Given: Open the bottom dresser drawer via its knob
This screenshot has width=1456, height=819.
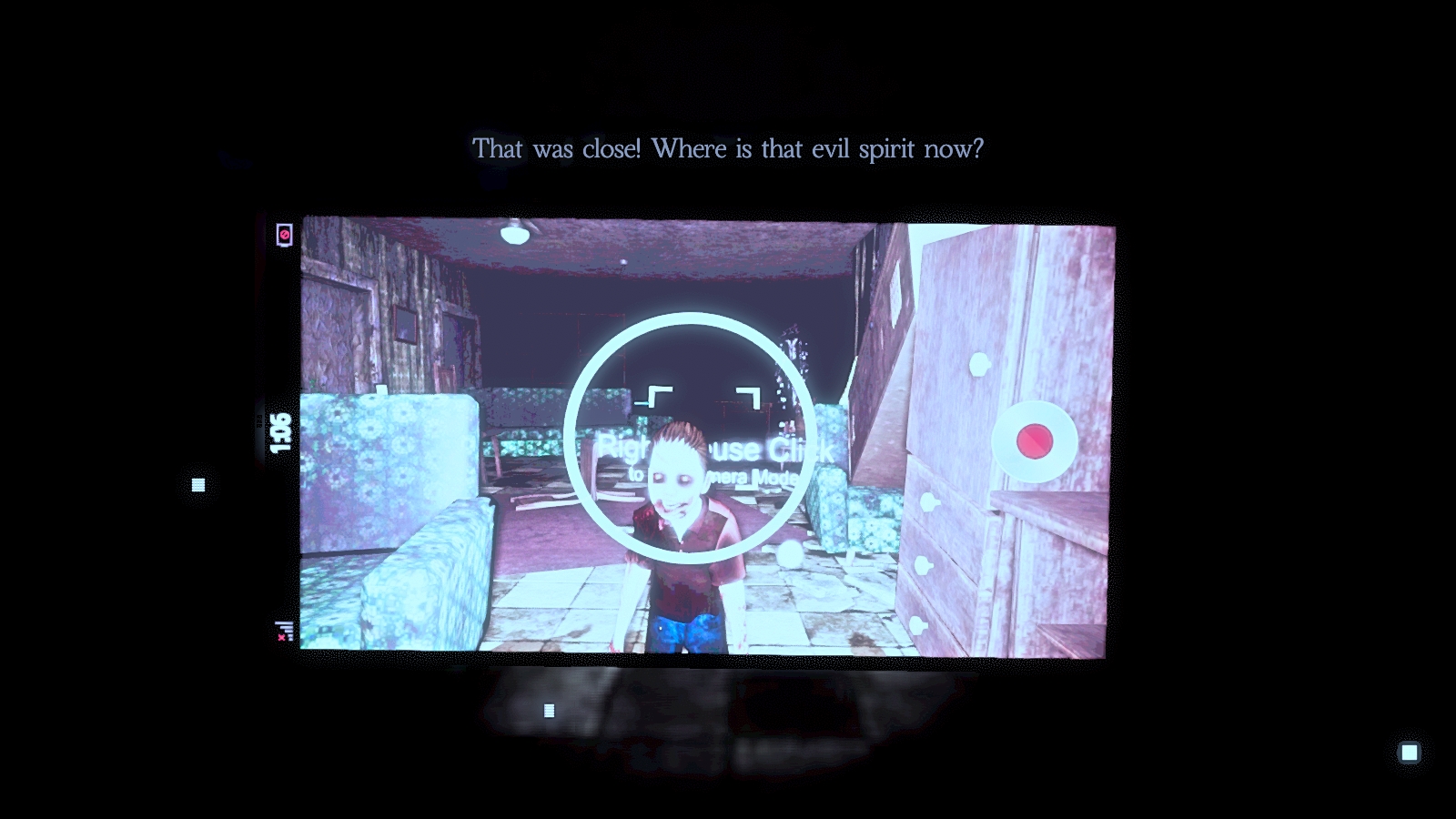Looking at the screenshot, I should click(915, 626).
